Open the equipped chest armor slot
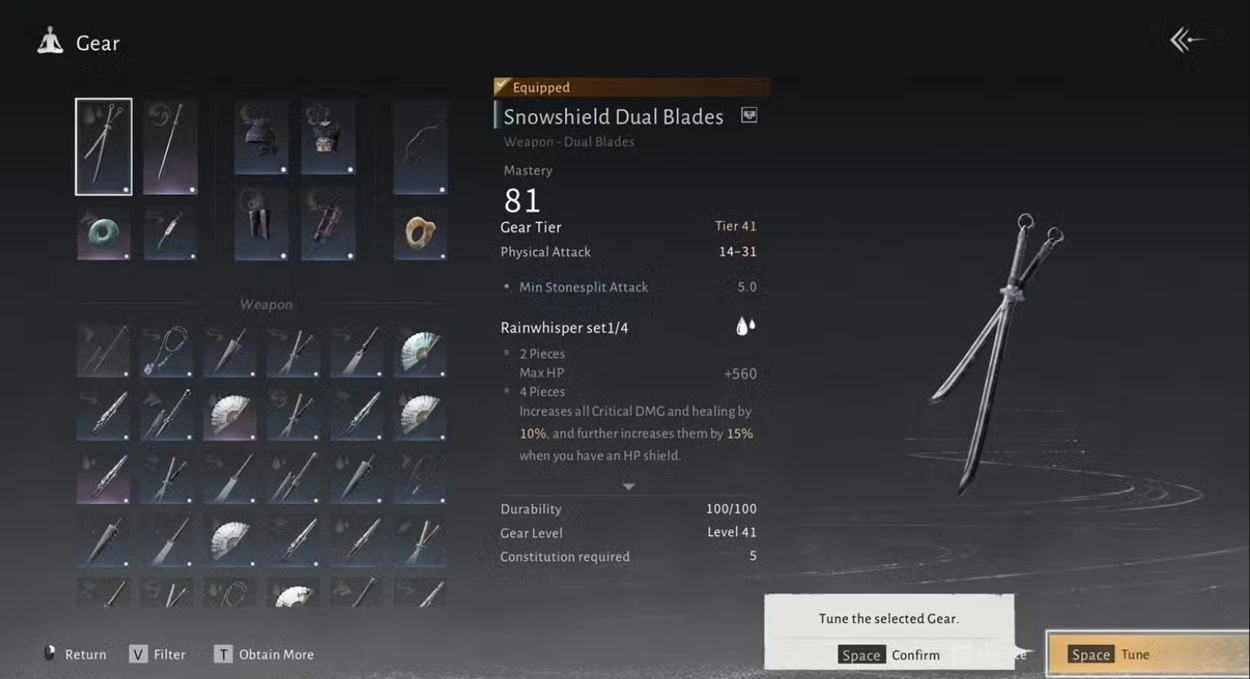 328,137
